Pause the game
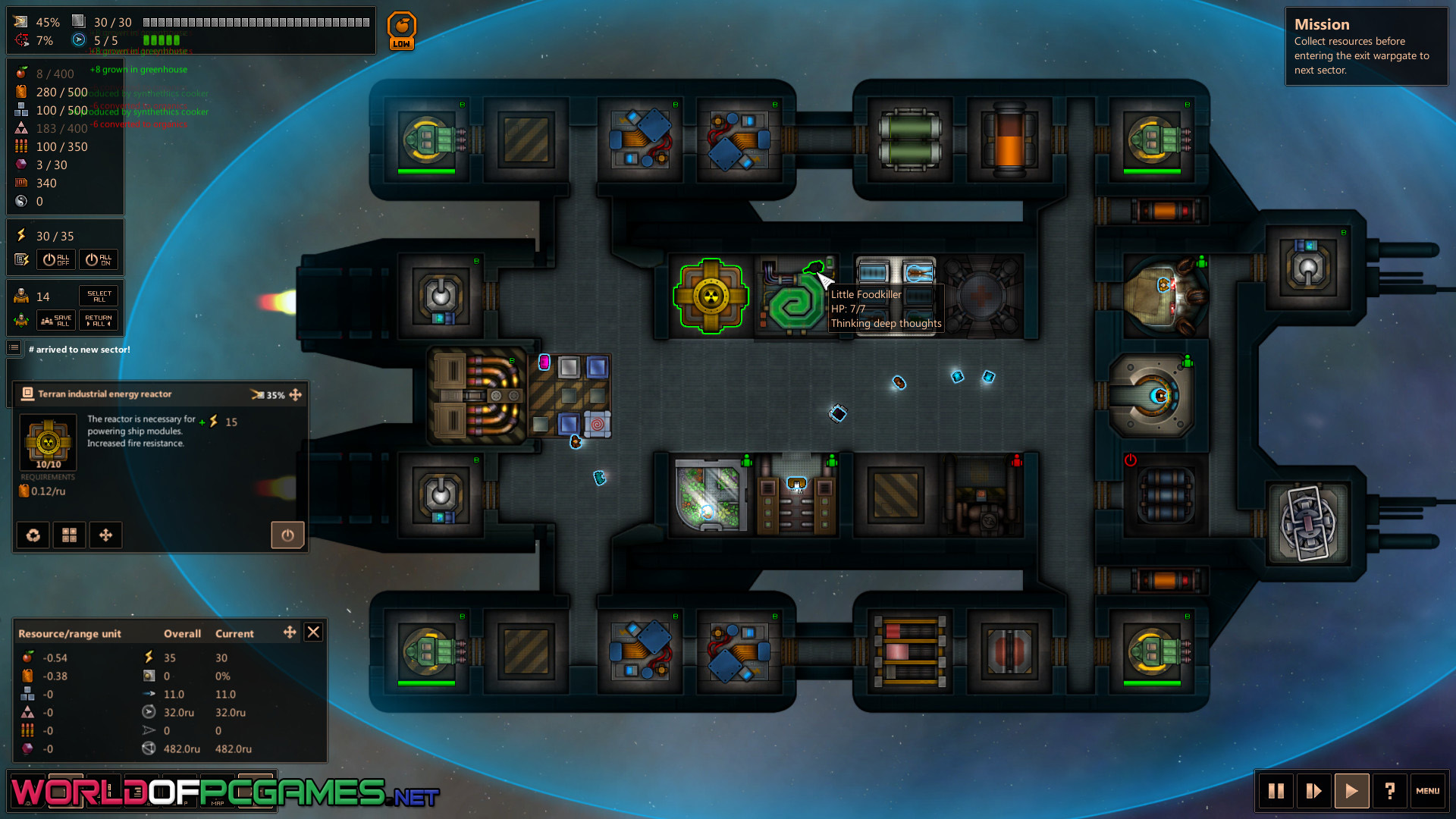The width and height of the screenshot is (1456, 819). (x=1276, y=791)
